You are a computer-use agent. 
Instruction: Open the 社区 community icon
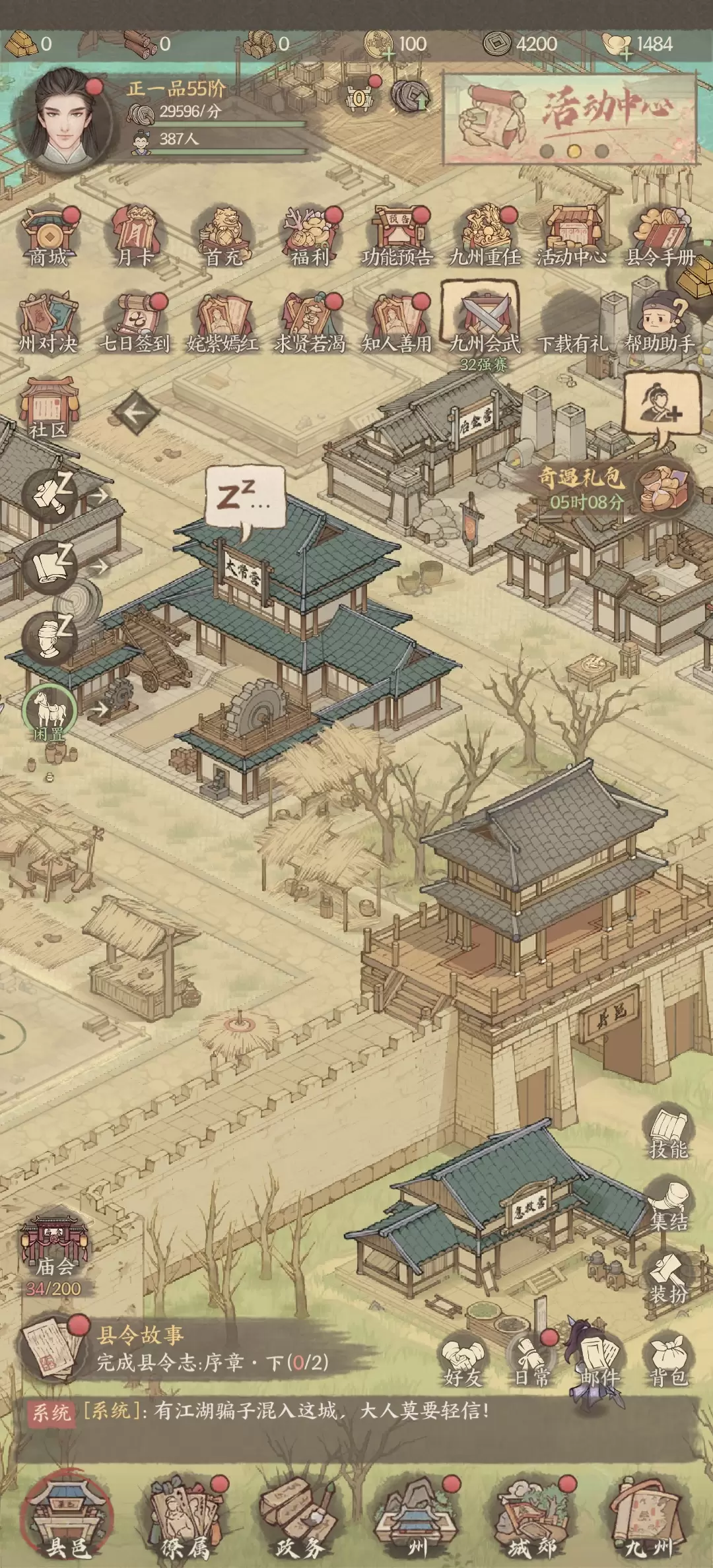(x=48, y=408)
